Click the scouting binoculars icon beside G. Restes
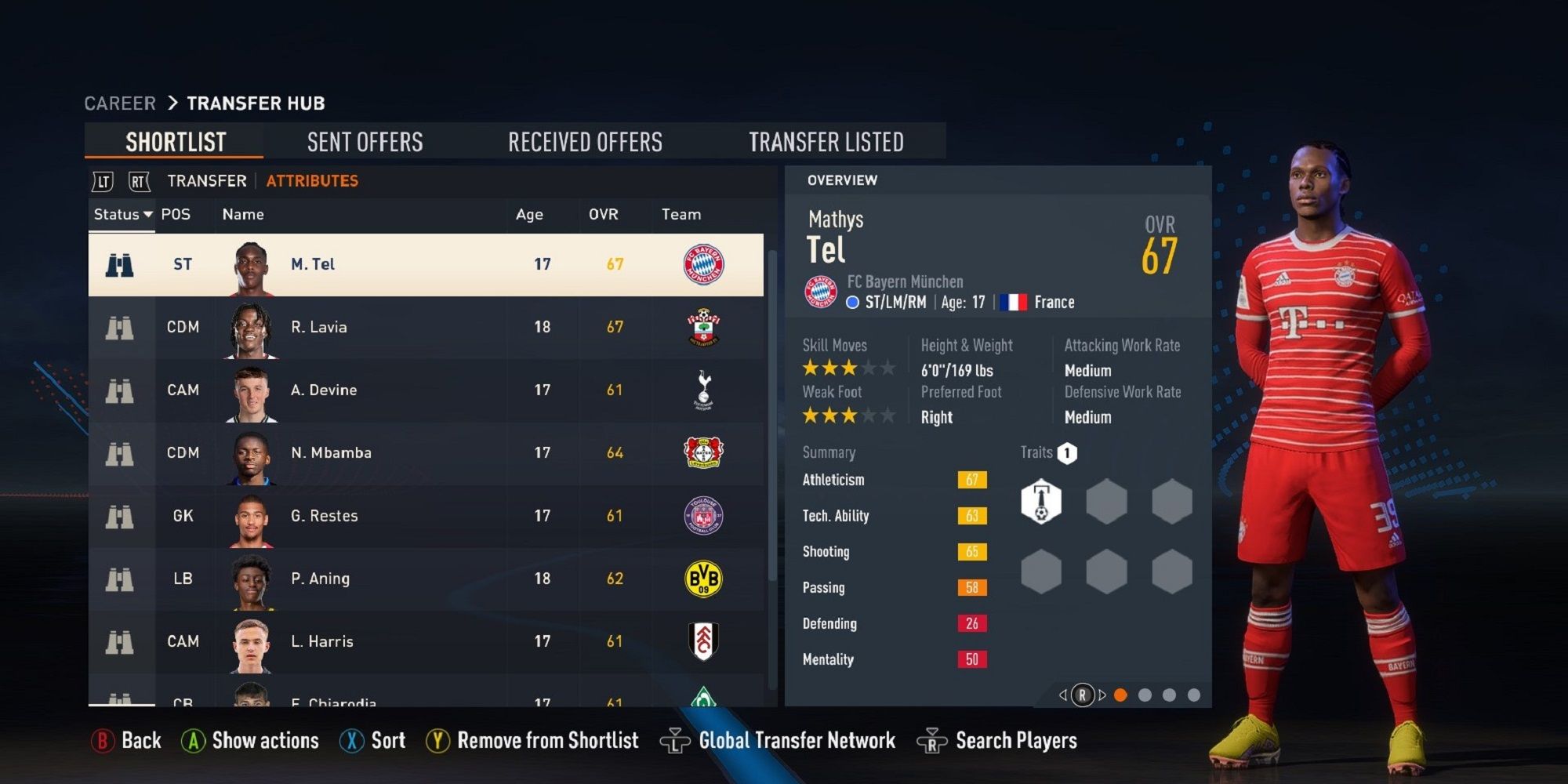Screen dimensions: 1568x784 (x=122, y=516)
